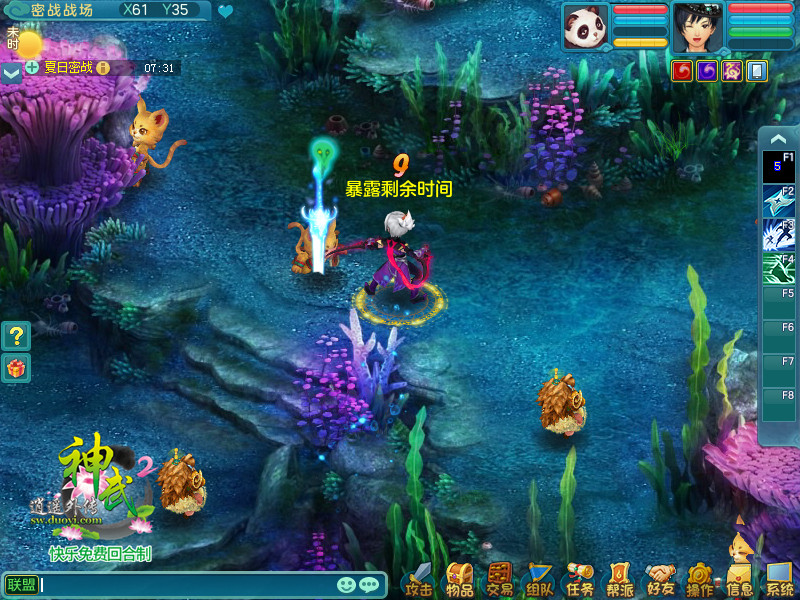Viewport: 800px width, 600px height.
Task: Expand the 夏日密战 plus button
Action: click(32, 68)
